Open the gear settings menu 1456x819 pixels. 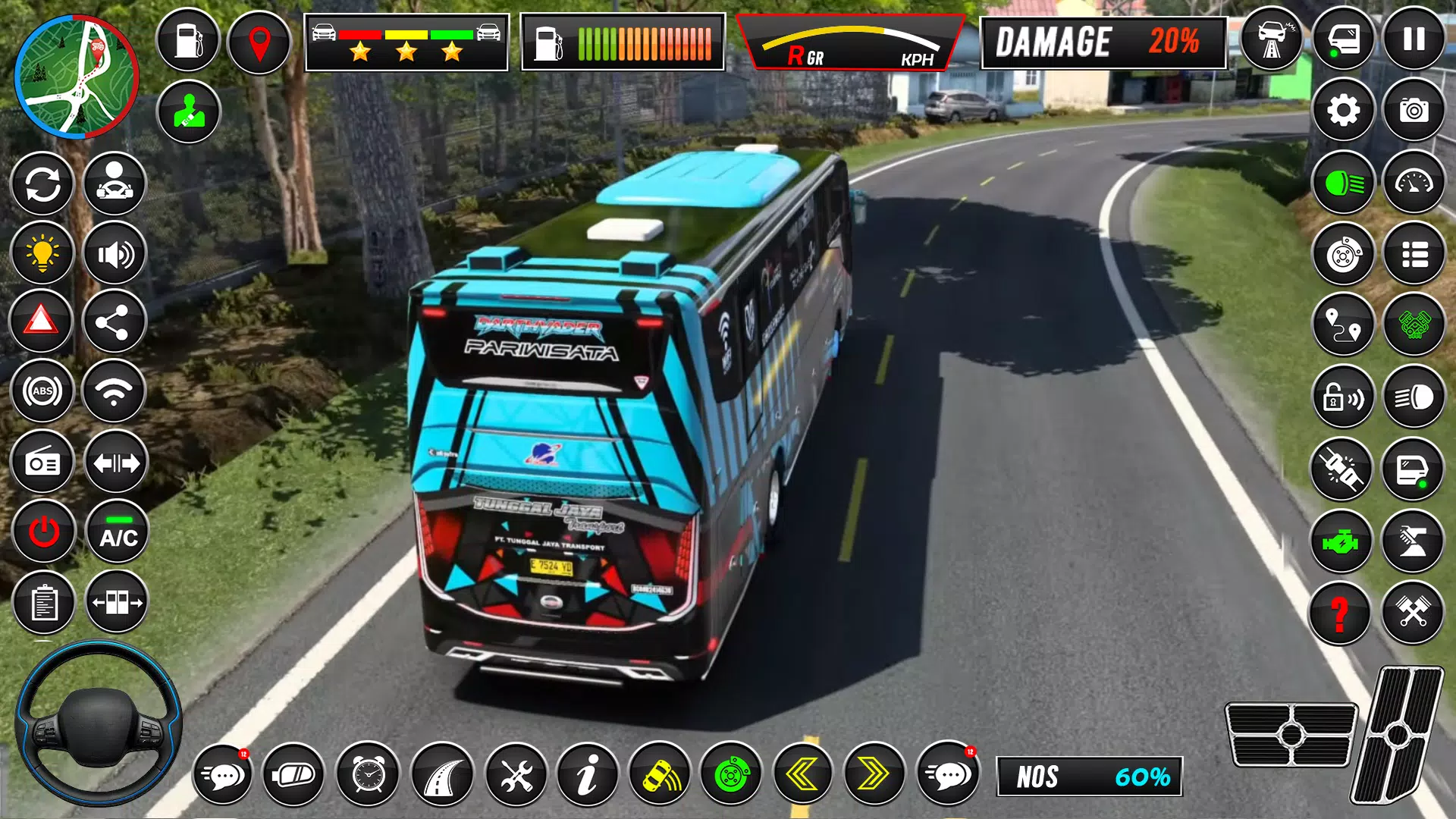coord(1343,111)
